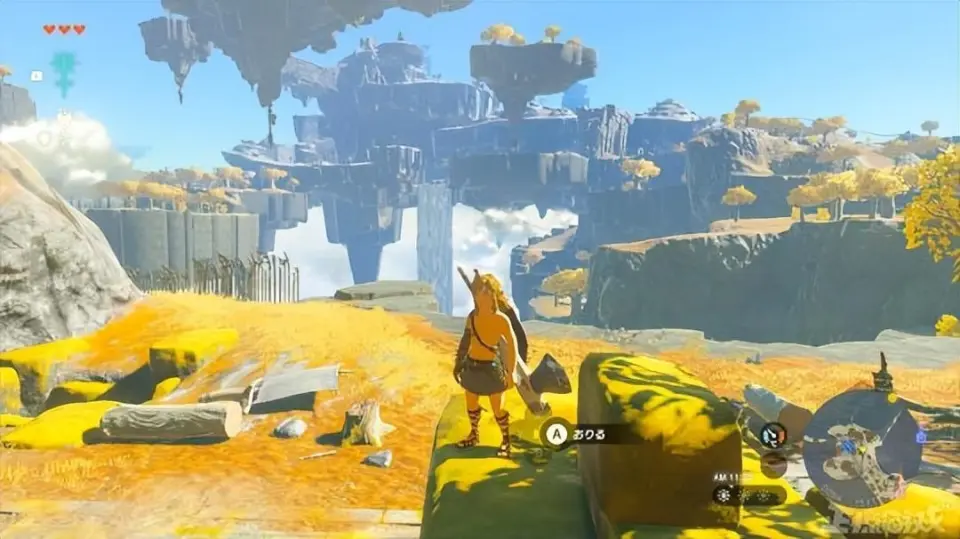Click the round sensor gauge beside the minimap
Image resolution: width=960 pixels, height=539 pixels.
pos(771,434)
